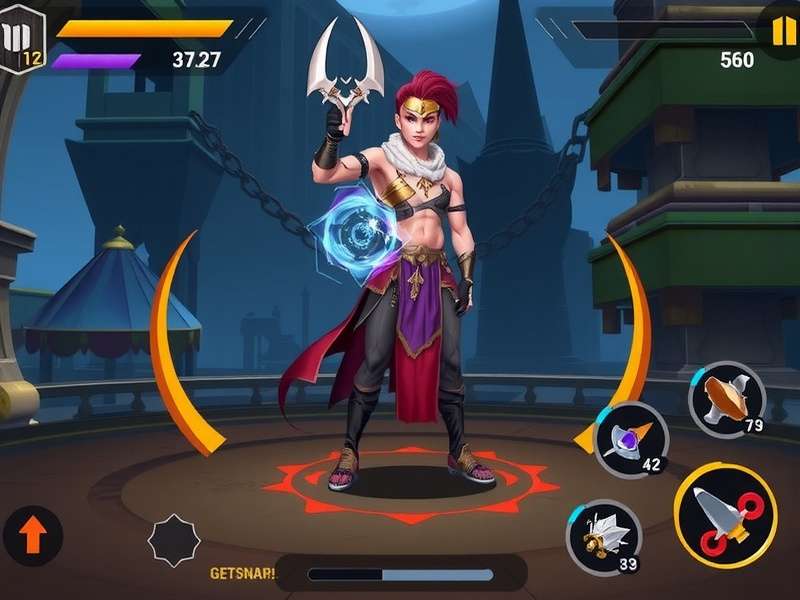Open the level 12 player shield badge

pos(22,40)
